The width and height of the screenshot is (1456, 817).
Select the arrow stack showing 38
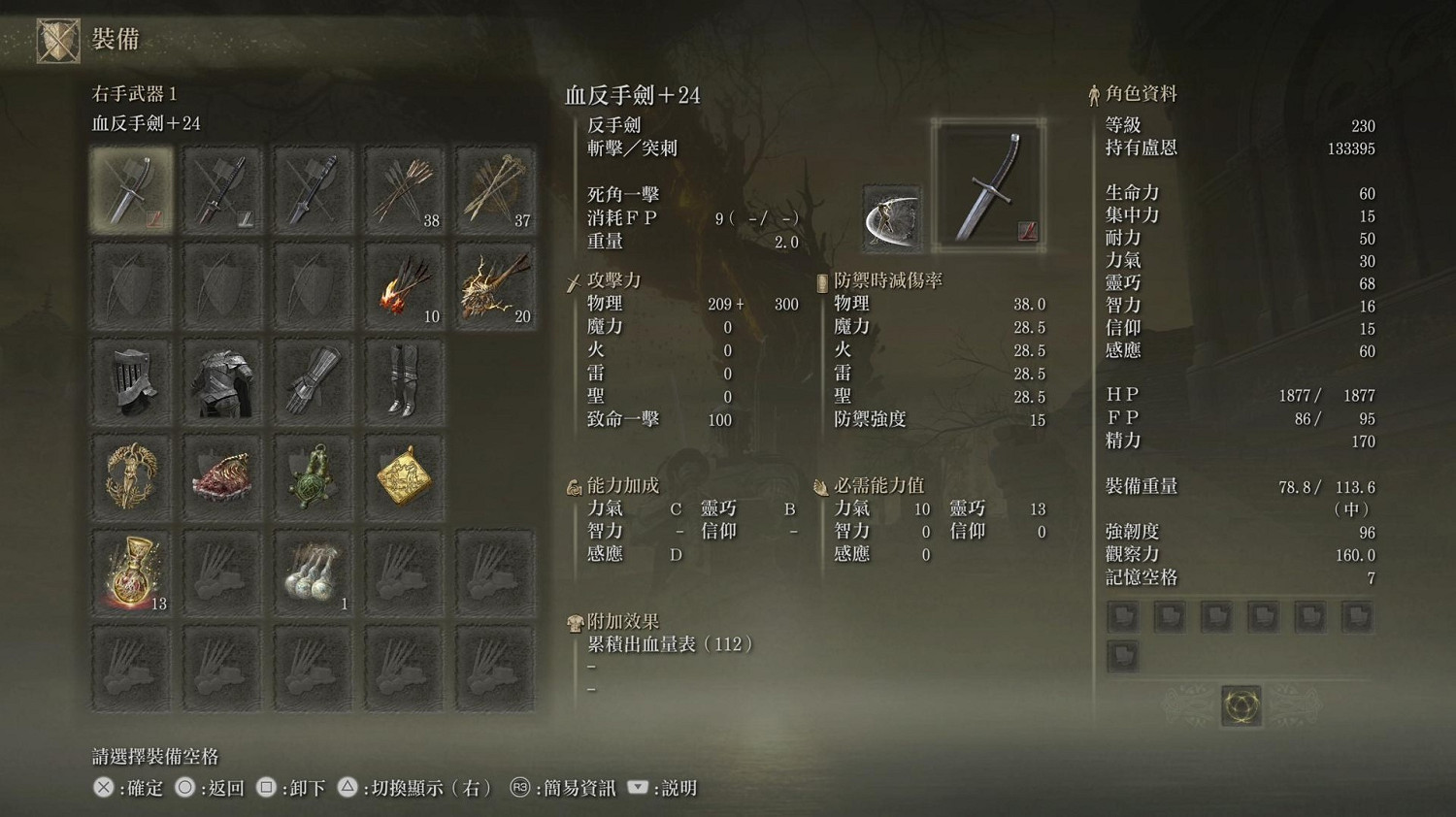coord(404,189)
